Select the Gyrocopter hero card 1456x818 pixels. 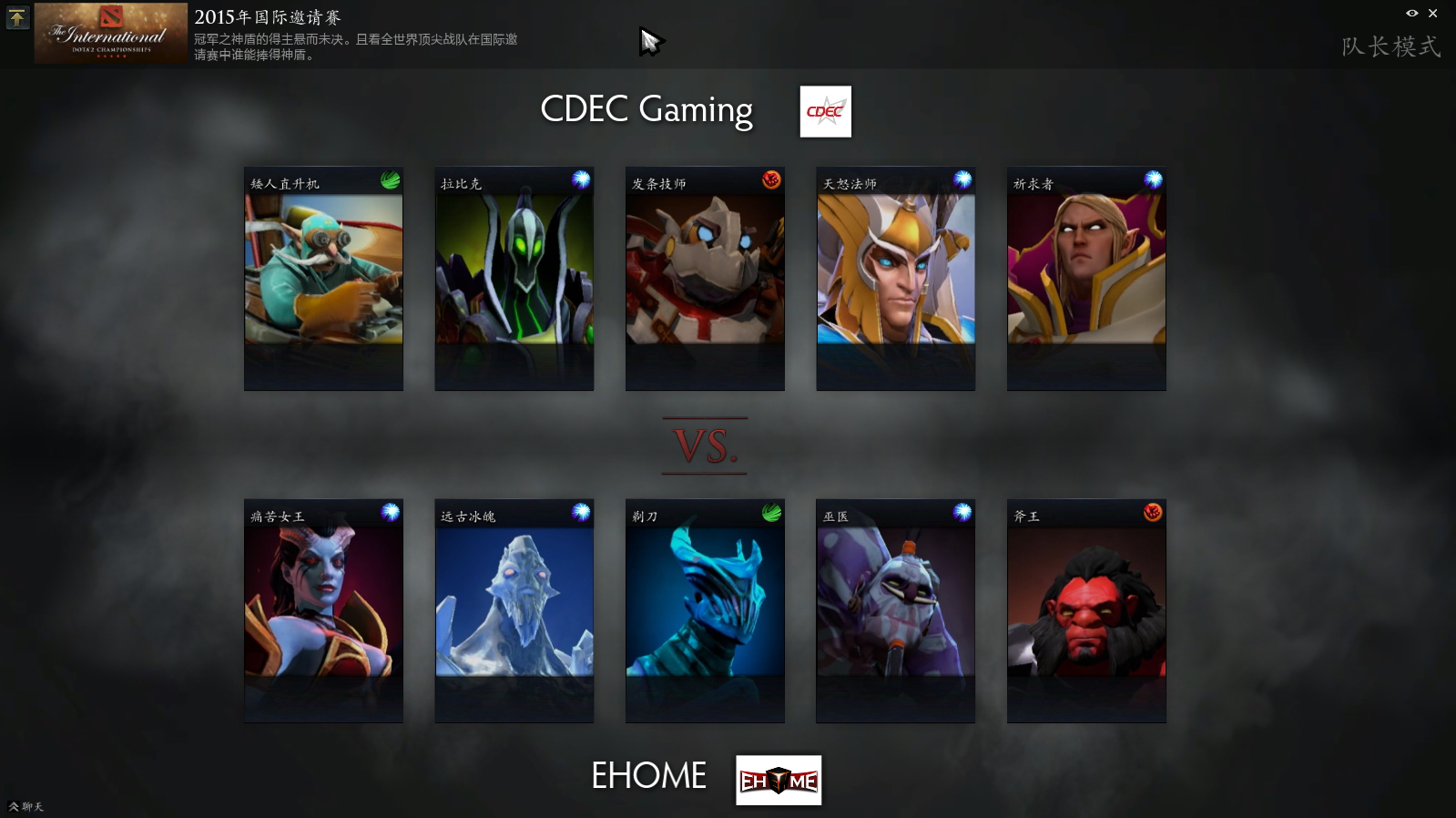coord(323,278)
